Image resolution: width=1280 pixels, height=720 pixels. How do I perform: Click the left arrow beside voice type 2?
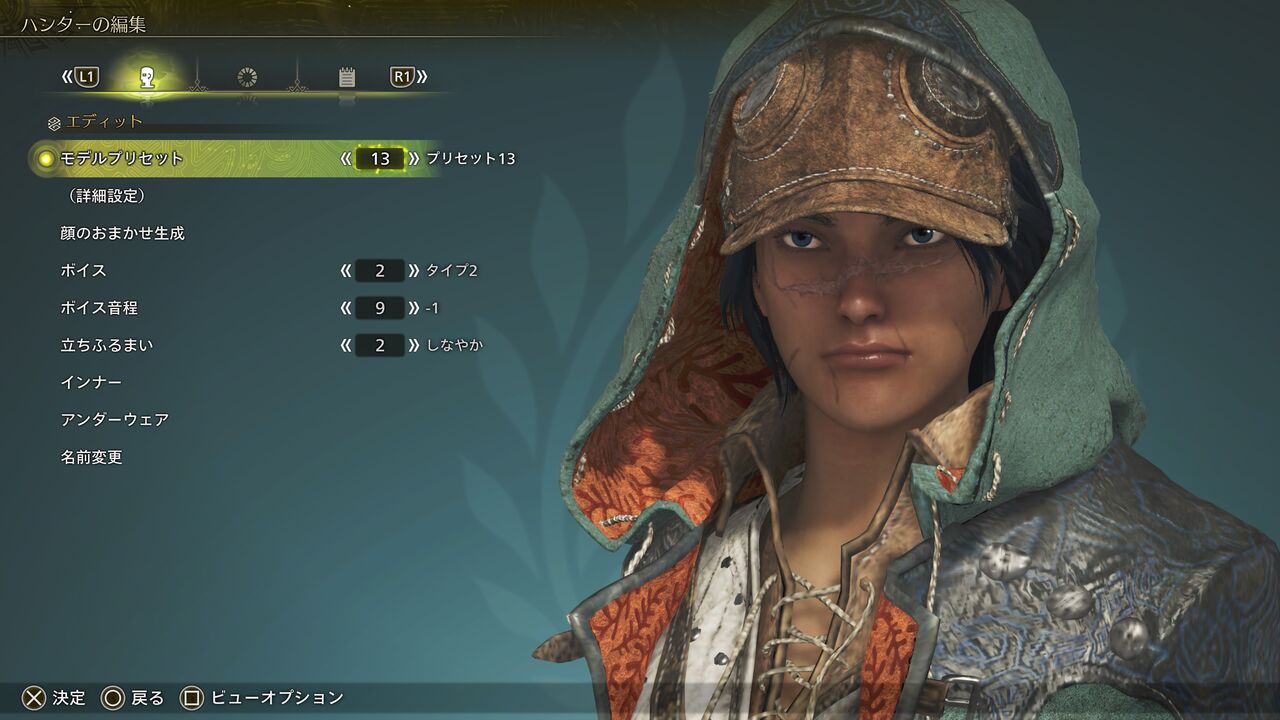click(x=346, y=270)
